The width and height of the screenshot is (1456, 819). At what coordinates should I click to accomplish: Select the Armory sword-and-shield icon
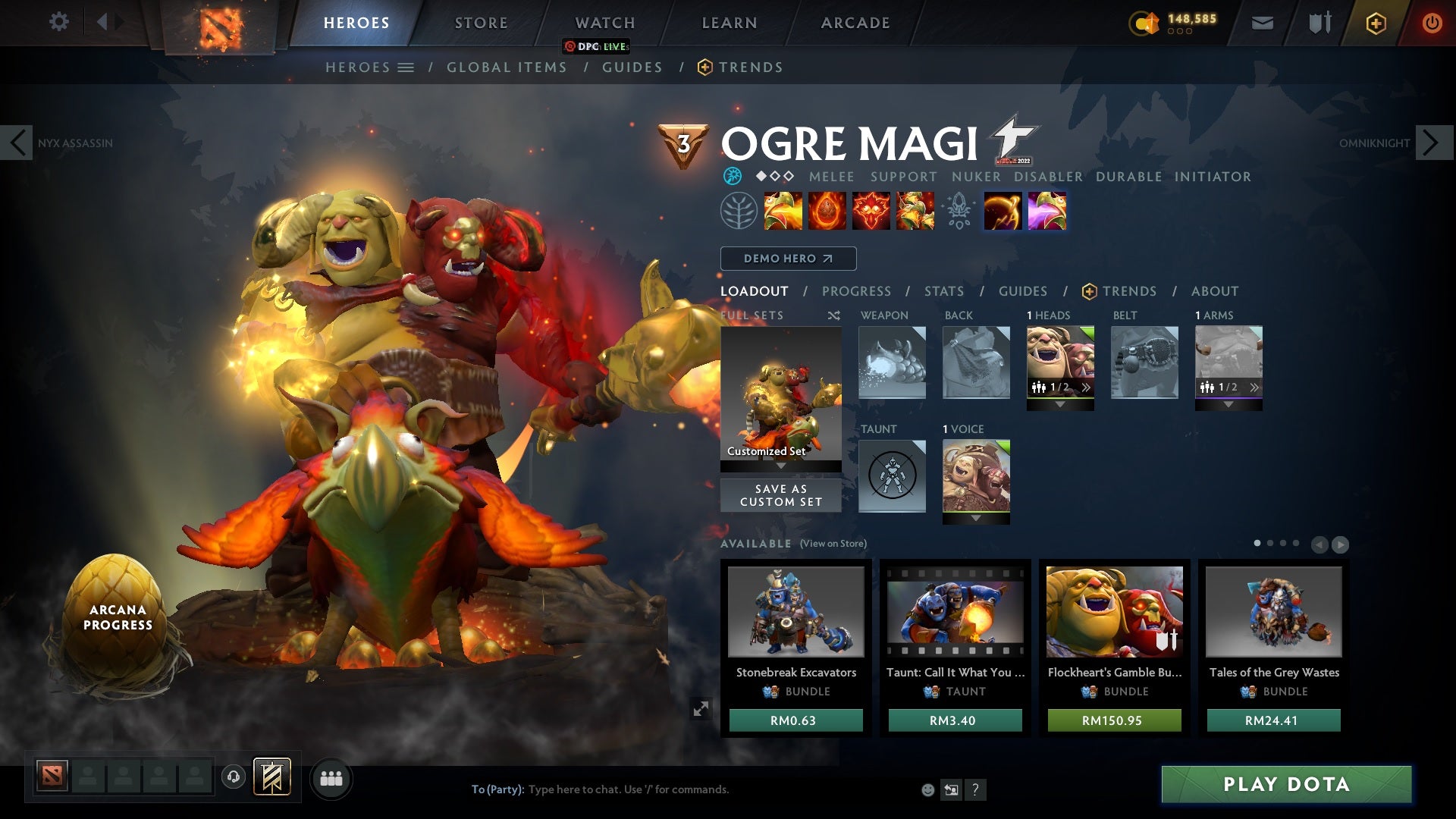[1319, 23]
